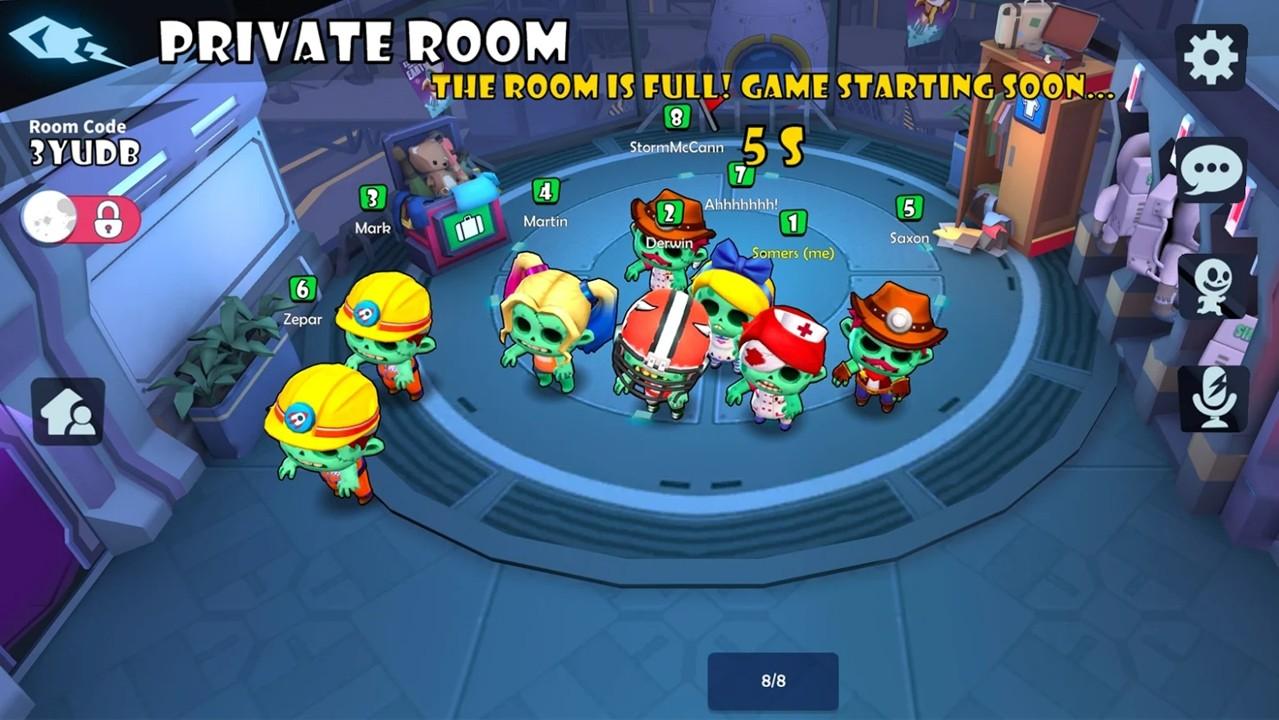Toggle the microphone voice chat

(1213, 399)
